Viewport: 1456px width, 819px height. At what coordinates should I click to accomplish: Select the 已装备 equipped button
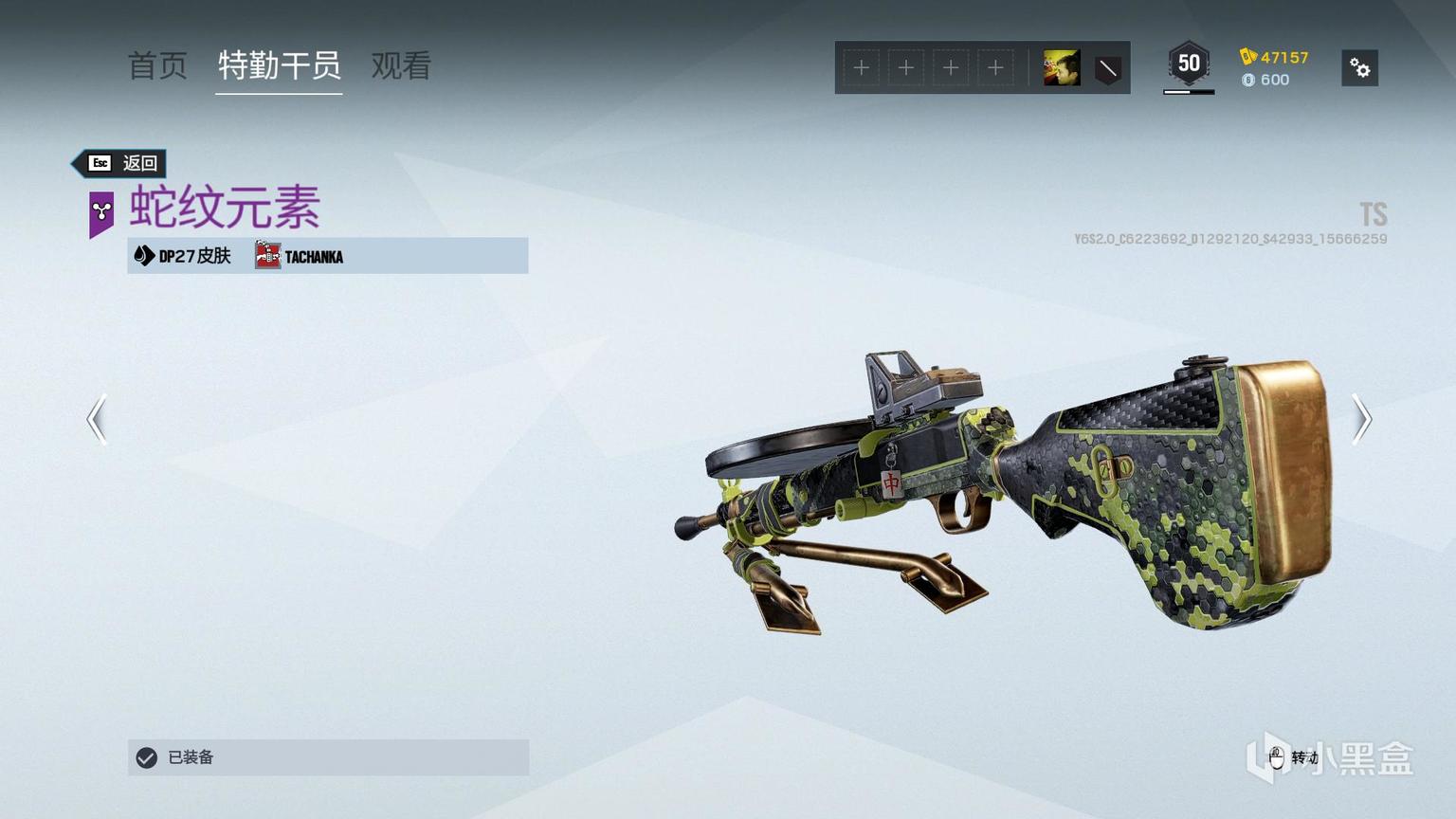pos(328,757)
